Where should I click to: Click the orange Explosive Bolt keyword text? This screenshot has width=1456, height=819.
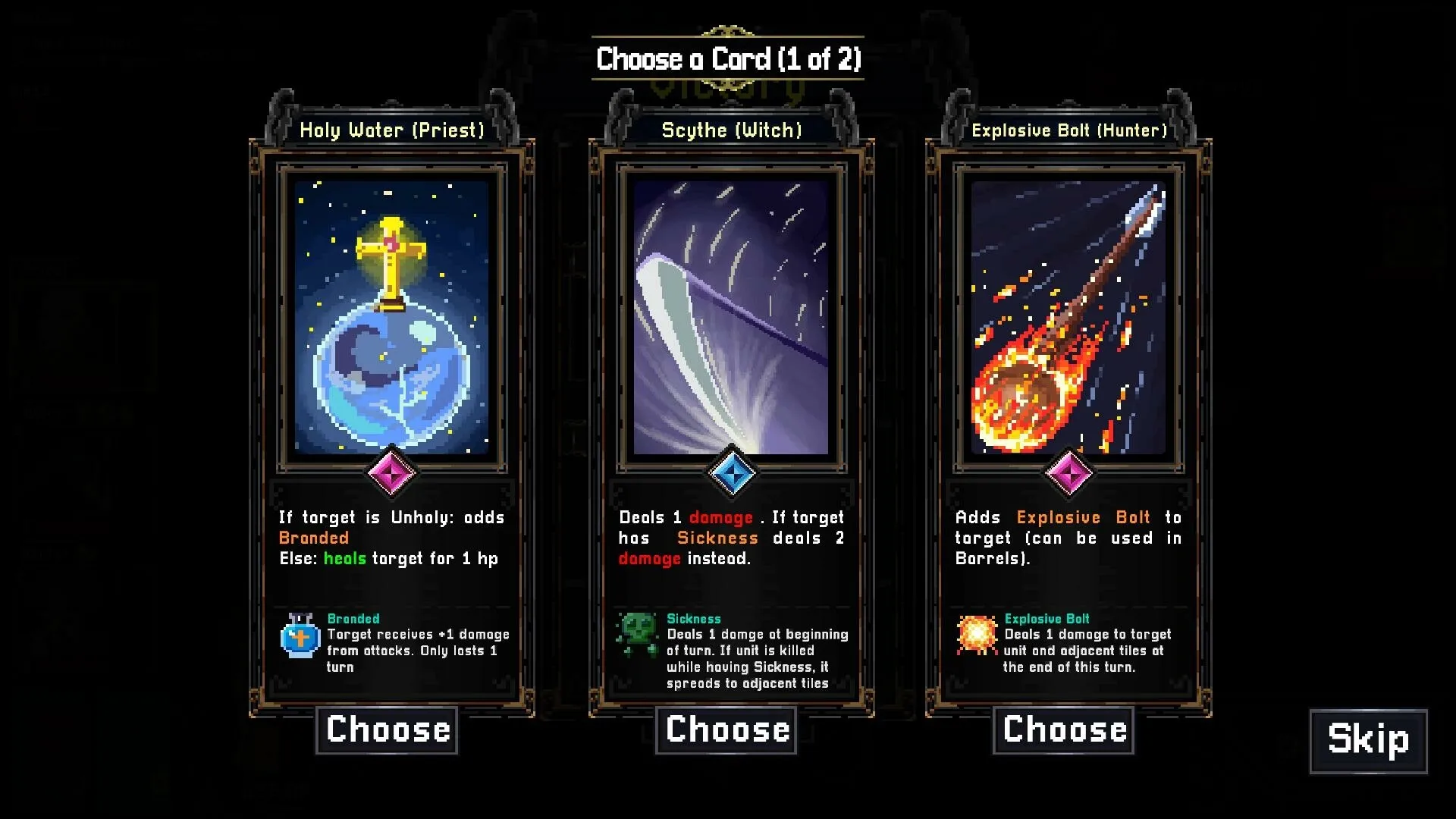tap(1080, 517)
